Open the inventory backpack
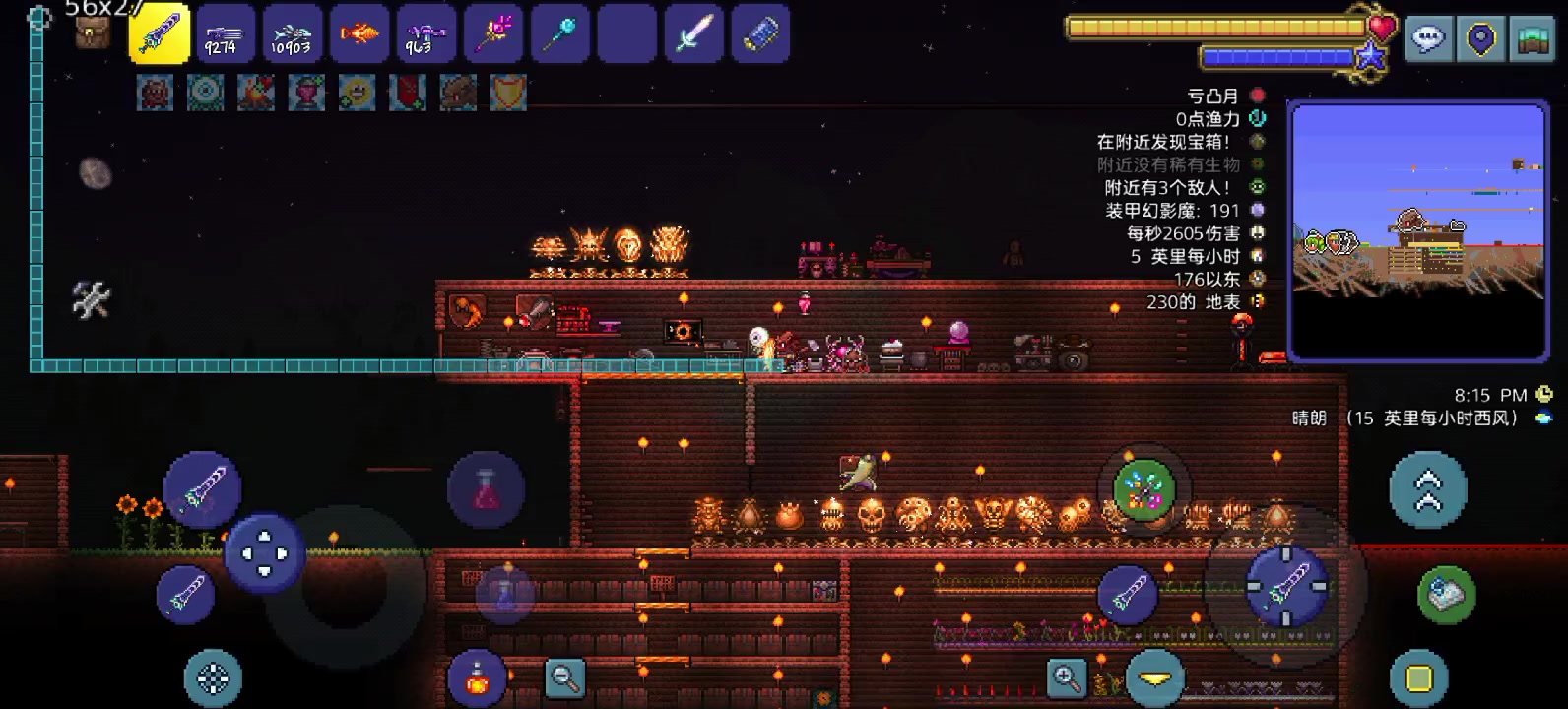 (93, 34)
